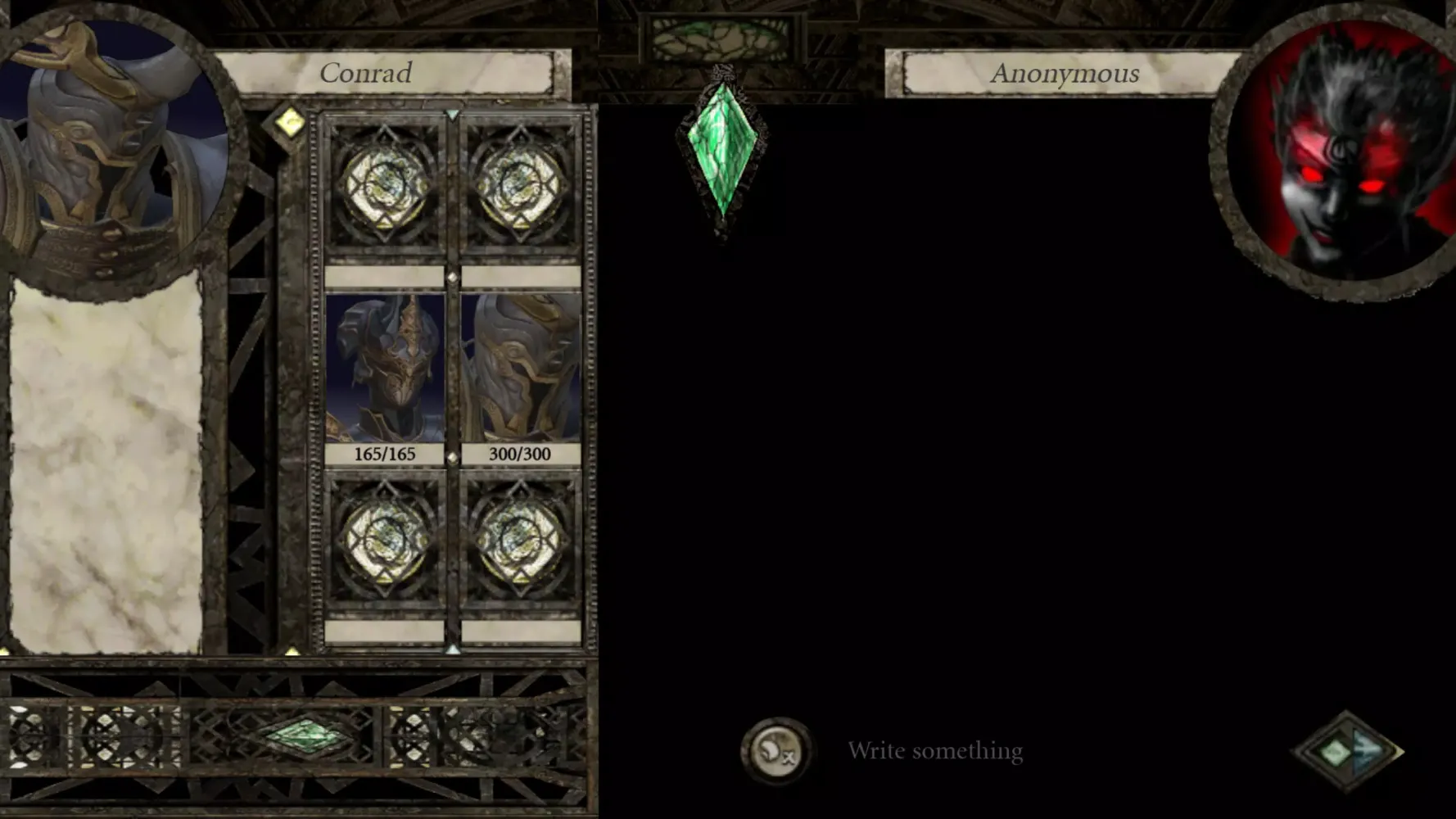This screenshot has height=819, width=1456.
Task: Click the small yellow diamond near Conrad
Action: (289, 123)
